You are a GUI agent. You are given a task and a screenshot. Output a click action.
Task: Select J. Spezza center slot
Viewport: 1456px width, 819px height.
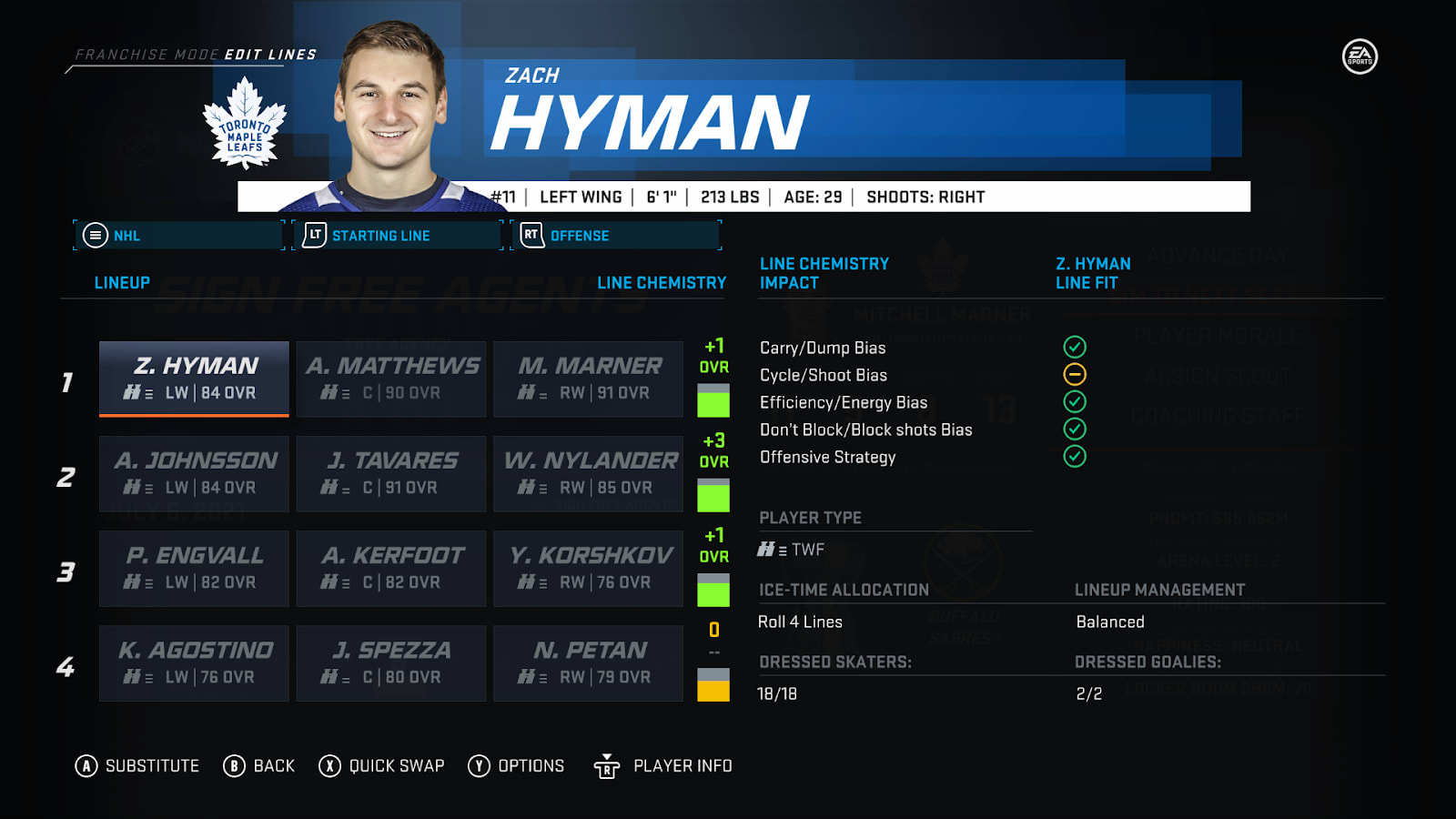click(x=391, y=662)
